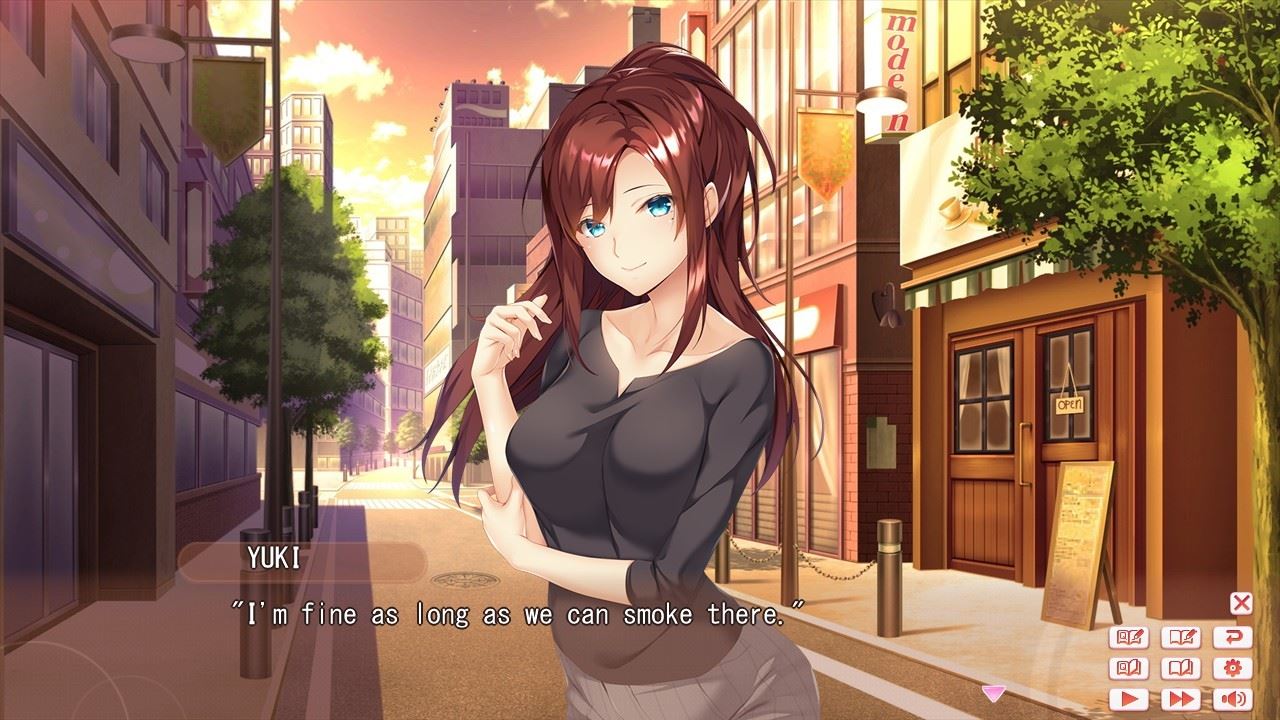Start auto-play with the play triangle button
1280x720 pixels.
[x=1129, y=699]
